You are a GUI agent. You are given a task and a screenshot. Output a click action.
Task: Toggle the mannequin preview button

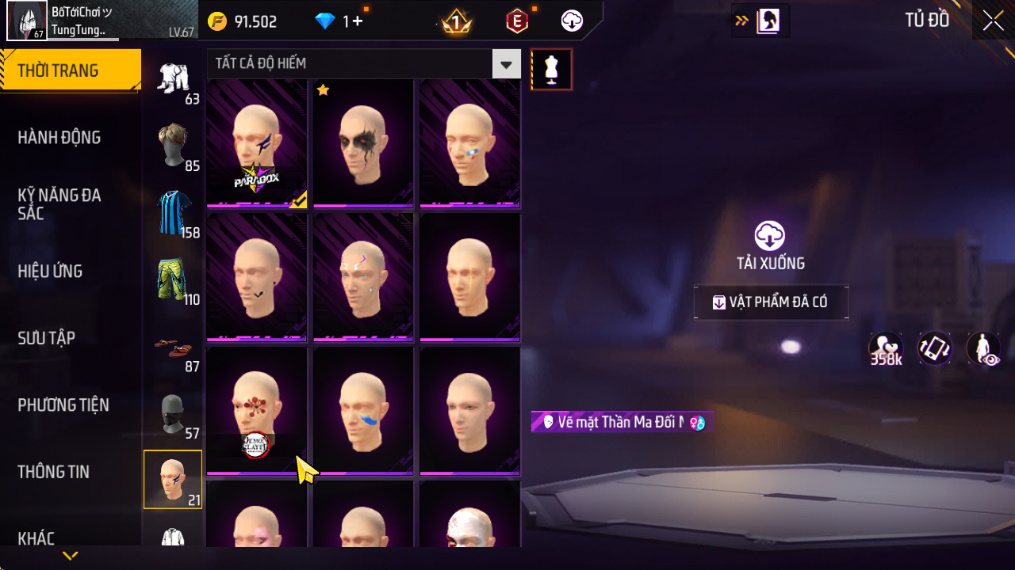tap(551, 69)
